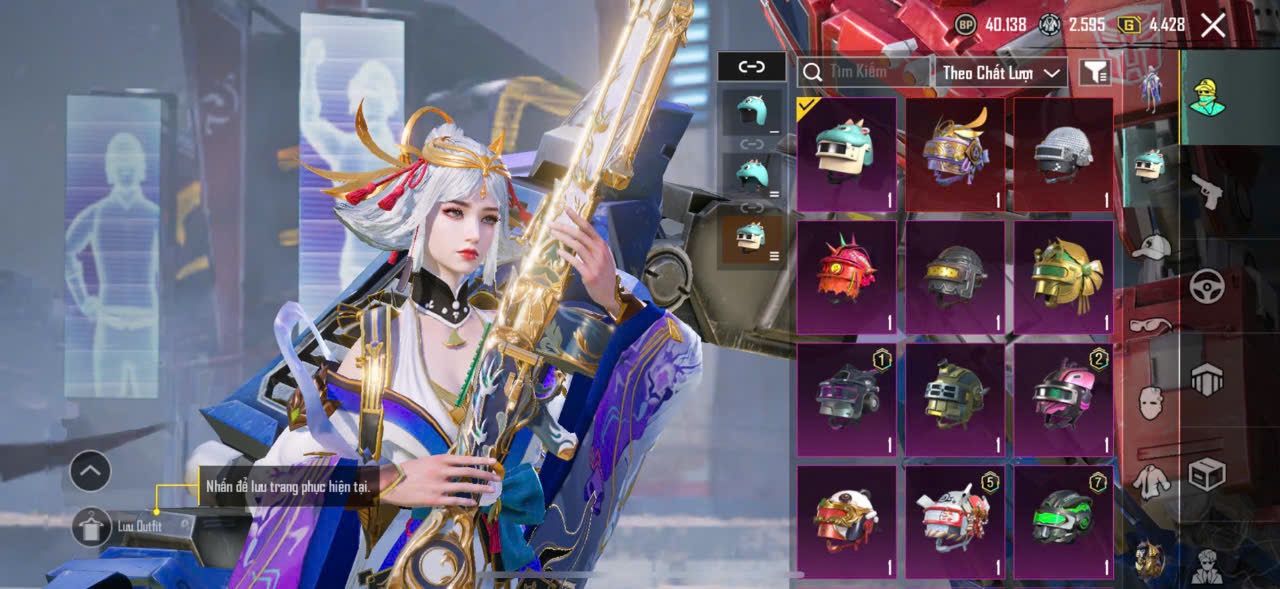
Task: Open the sunglasses eyewear category
Action: (x=1152, y=325)
